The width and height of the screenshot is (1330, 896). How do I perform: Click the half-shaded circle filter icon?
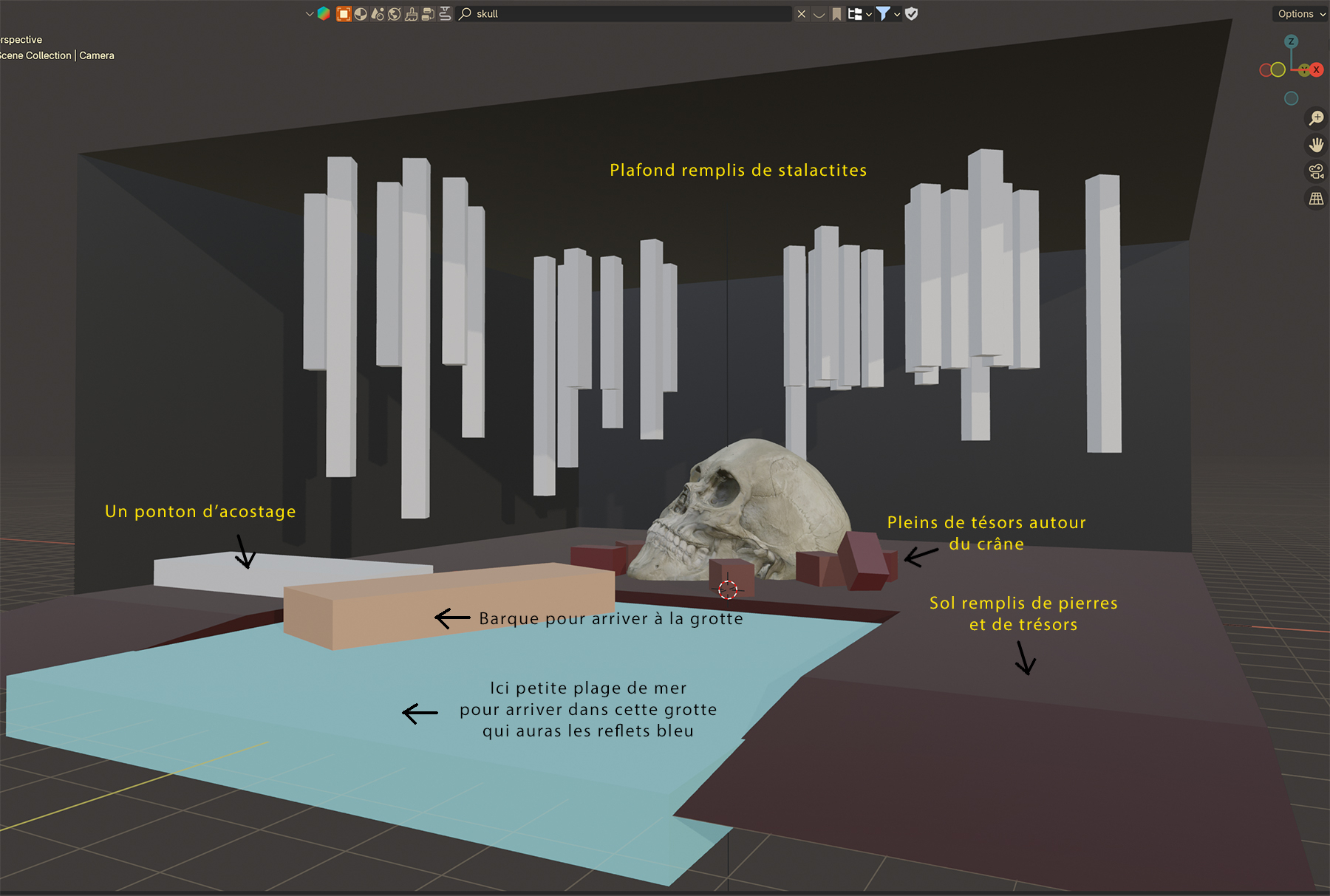click(361, 14)
